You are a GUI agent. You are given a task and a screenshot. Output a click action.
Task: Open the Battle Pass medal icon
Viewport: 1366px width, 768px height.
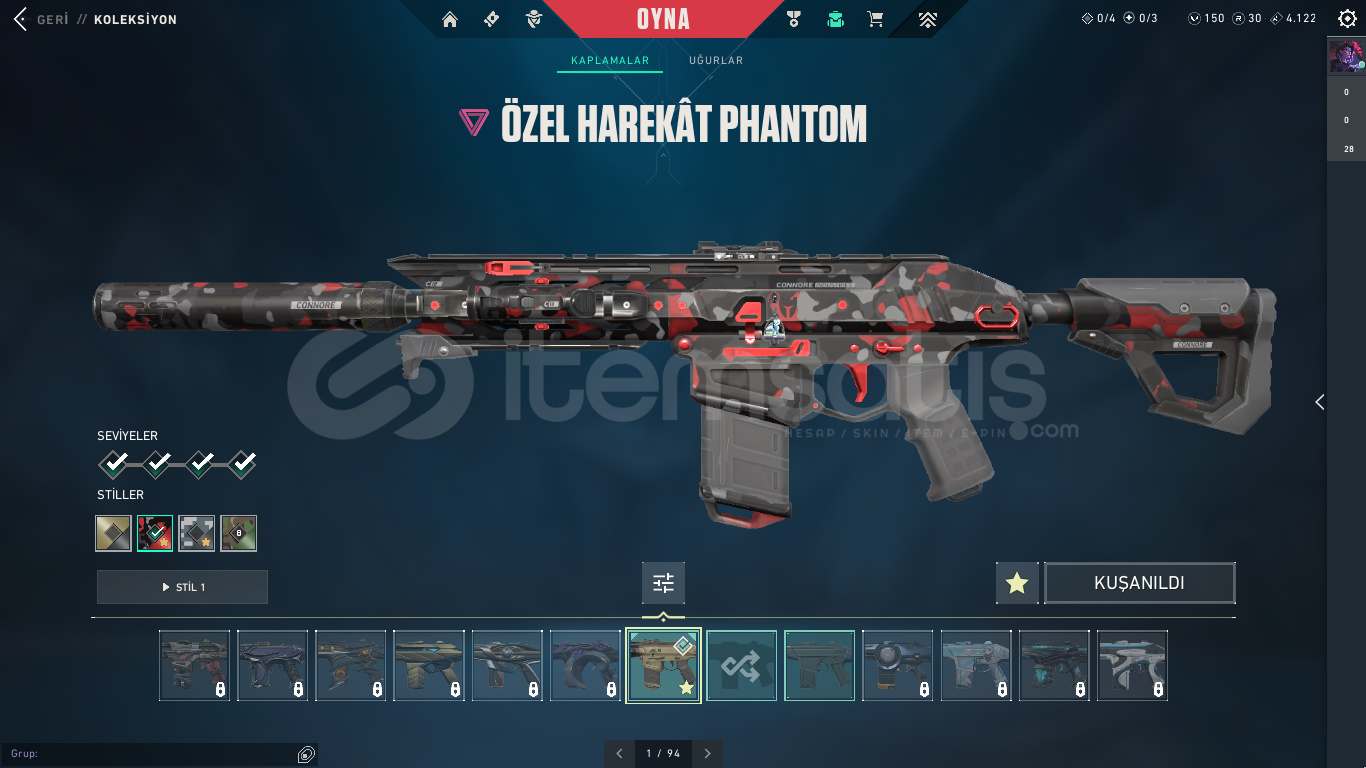[794, 19]
